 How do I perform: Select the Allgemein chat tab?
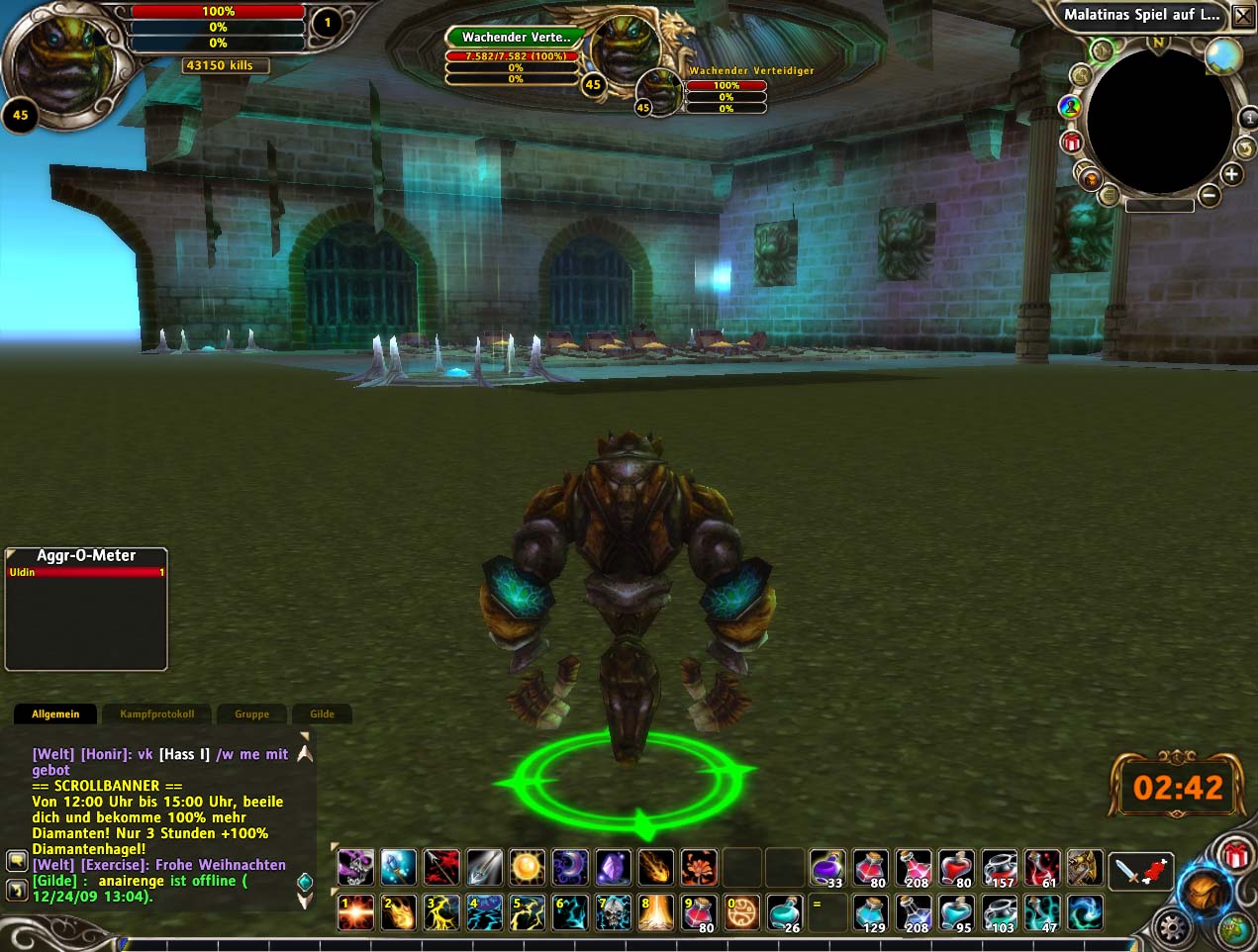(x=55, y=714)
